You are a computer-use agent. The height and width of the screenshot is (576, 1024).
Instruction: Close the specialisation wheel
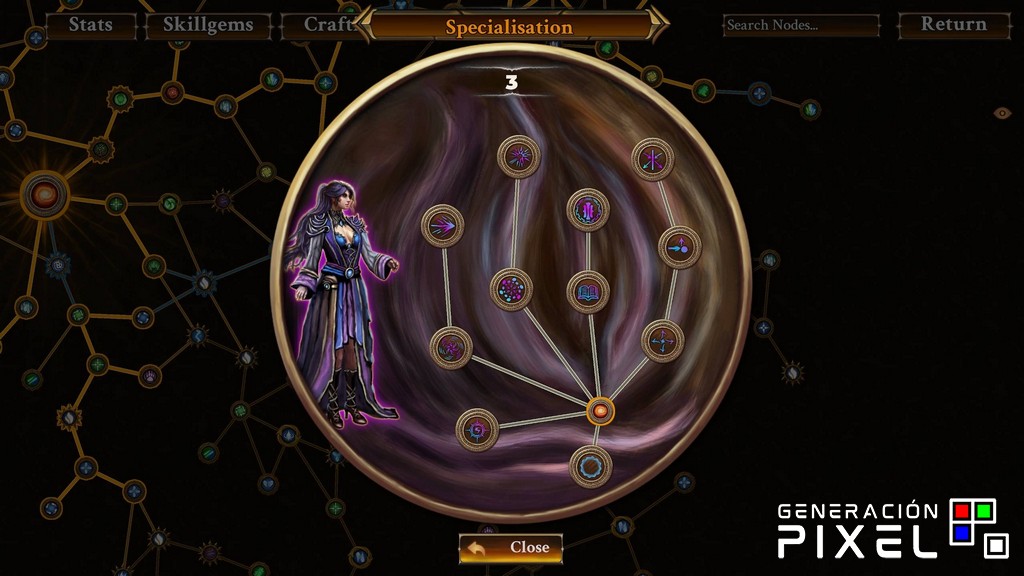click(x=511, y=547)
